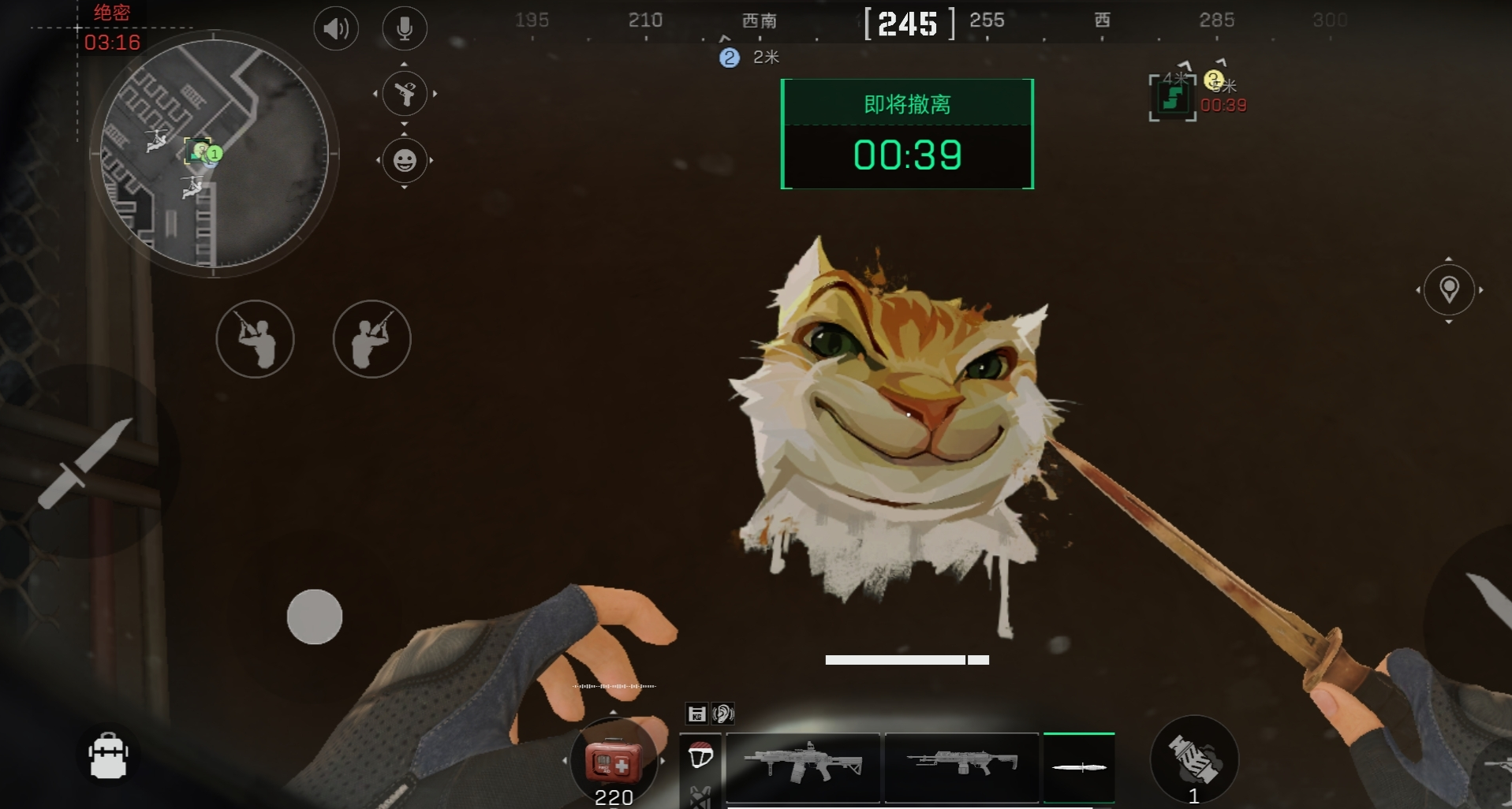Viewport: 1512px width, 809px height.
Task: Toggle the speaker sound icon
Action: (336, 29)
